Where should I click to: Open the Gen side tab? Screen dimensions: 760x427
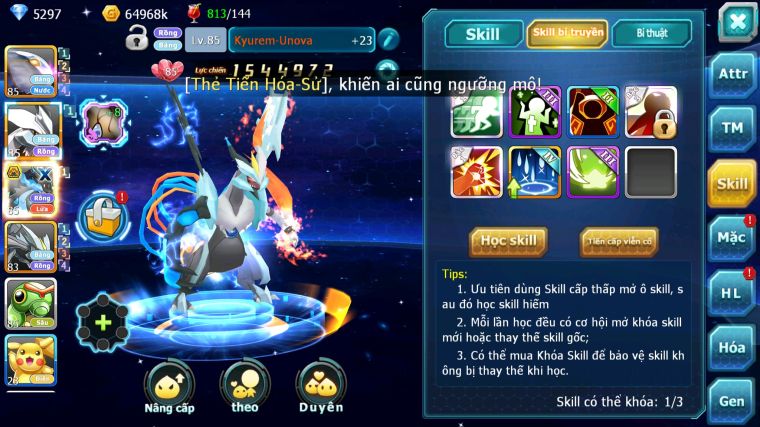[x=732, y=401]
